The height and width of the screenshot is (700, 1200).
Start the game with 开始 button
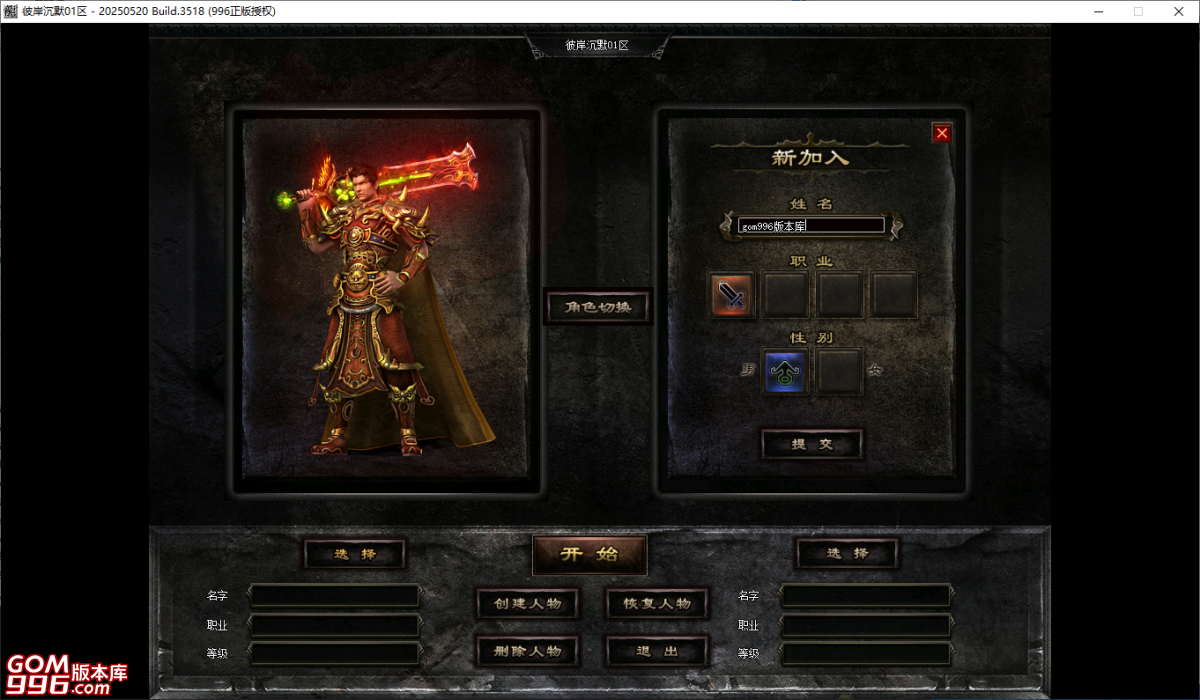(x=589, y=554)
